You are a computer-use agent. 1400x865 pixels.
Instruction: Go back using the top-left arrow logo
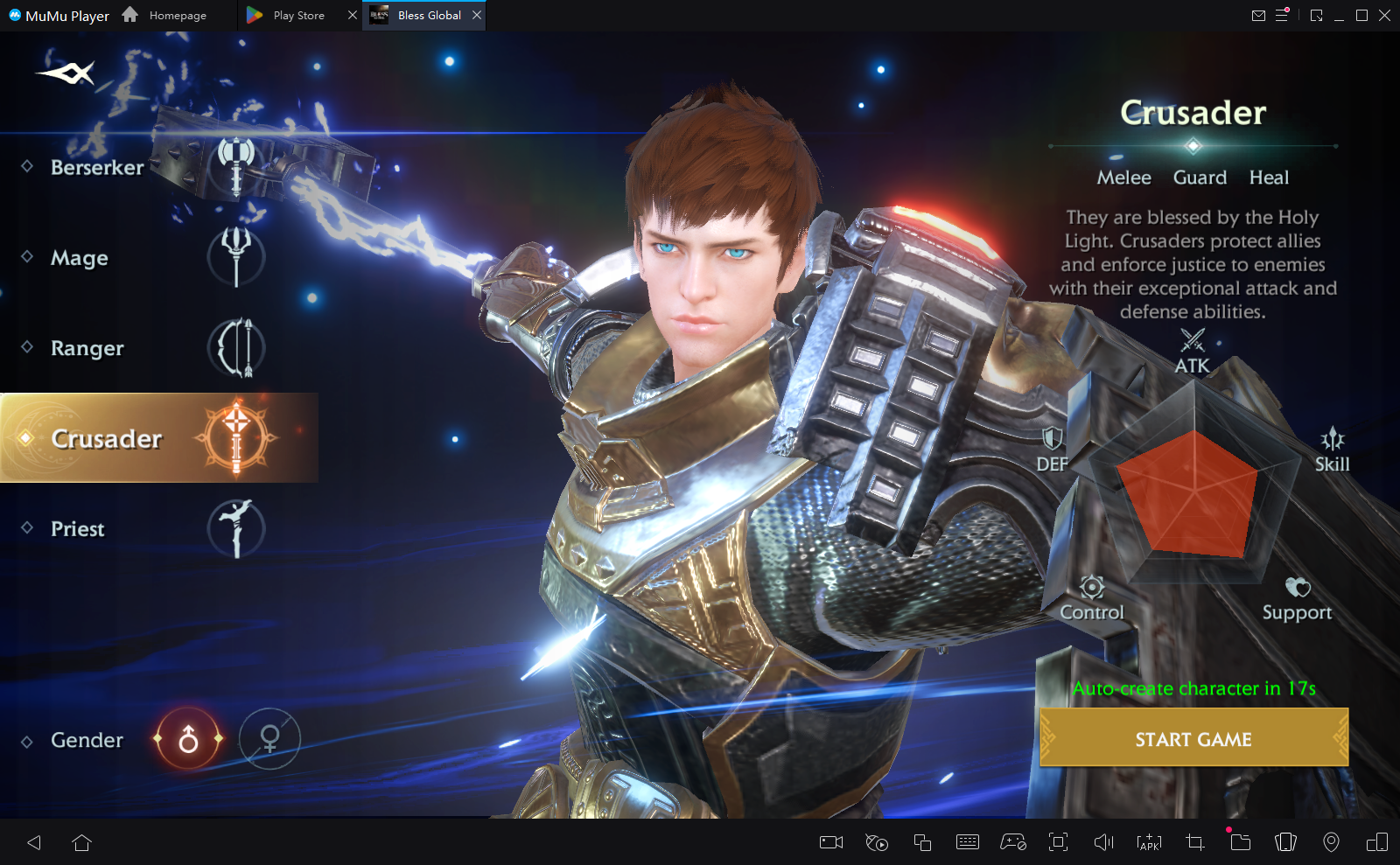tap(66, 73)
